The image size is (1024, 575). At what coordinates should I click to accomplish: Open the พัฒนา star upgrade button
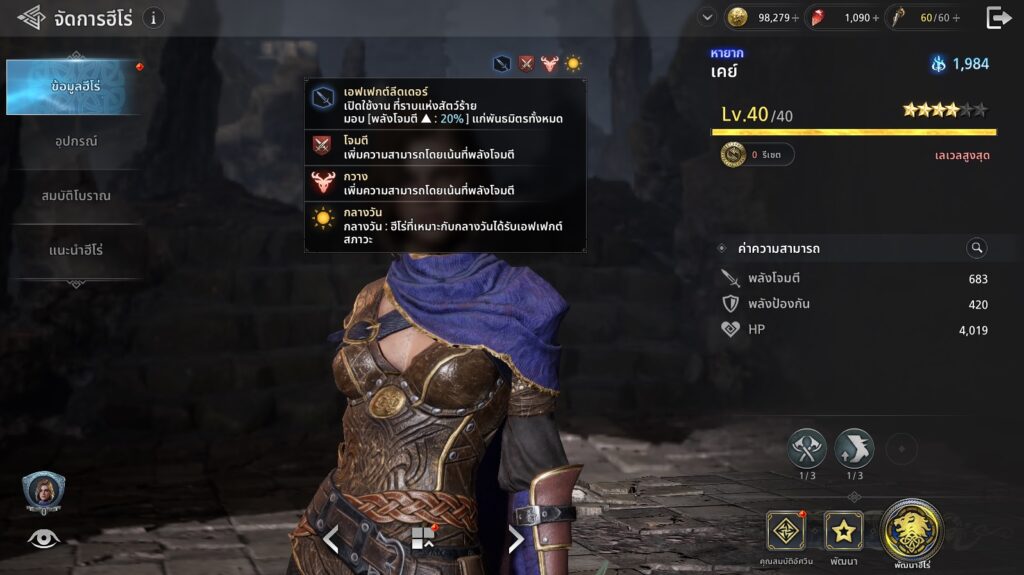click(843, 531)
